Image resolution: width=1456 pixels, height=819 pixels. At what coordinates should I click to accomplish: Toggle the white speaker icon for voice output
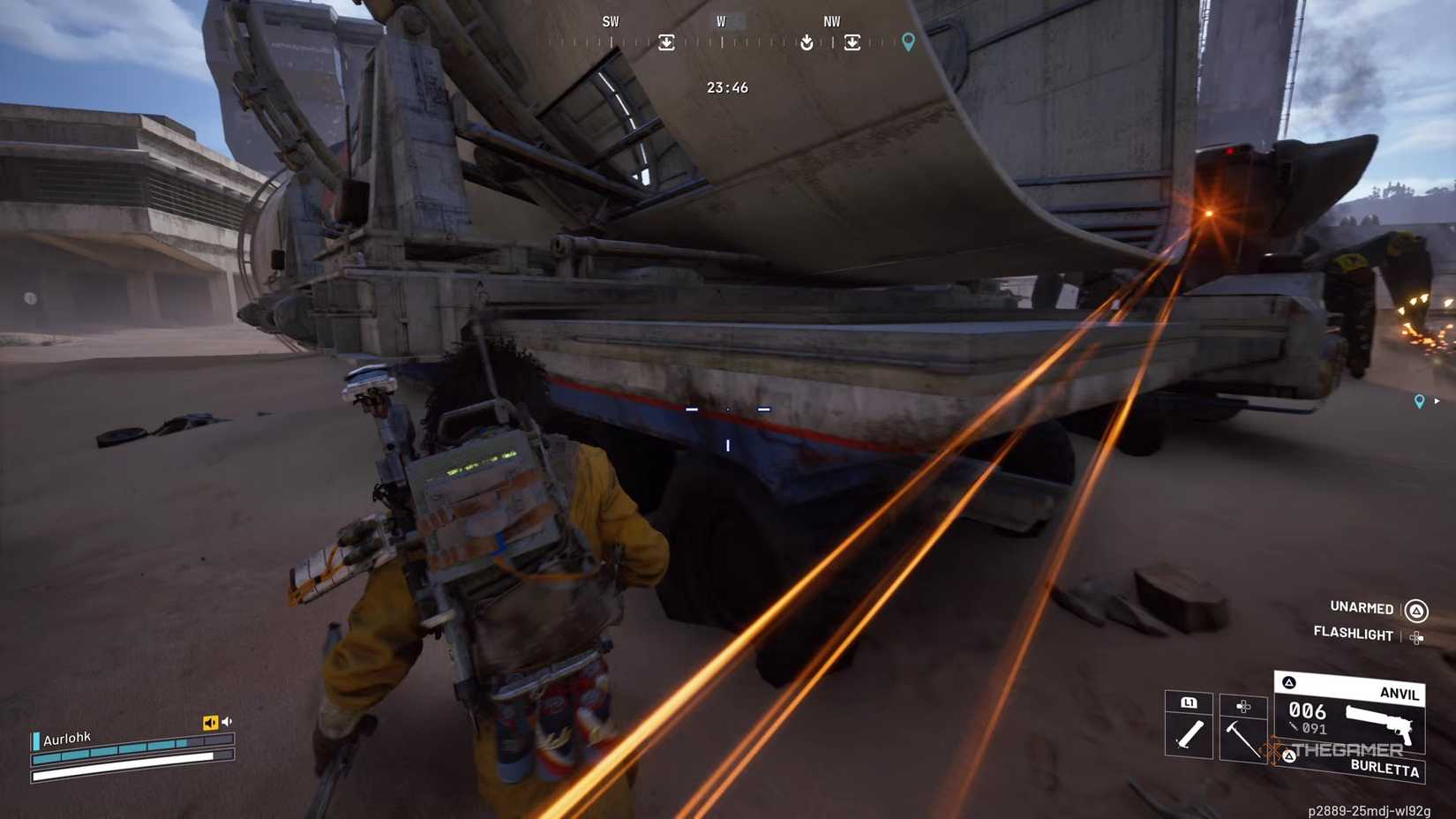(x=228, y=721)
